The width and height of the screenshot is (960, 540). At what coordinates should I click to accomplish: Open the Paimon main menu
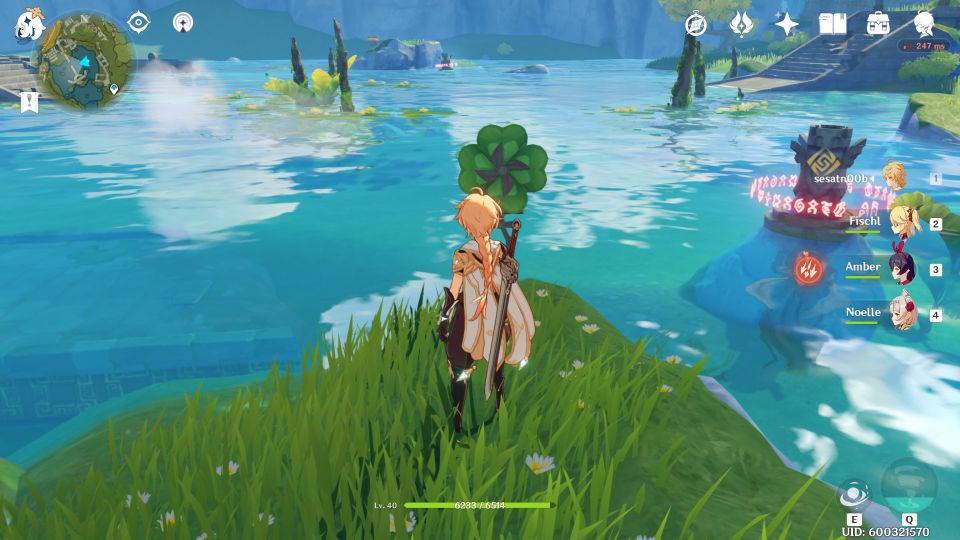[x=26, y=25]
